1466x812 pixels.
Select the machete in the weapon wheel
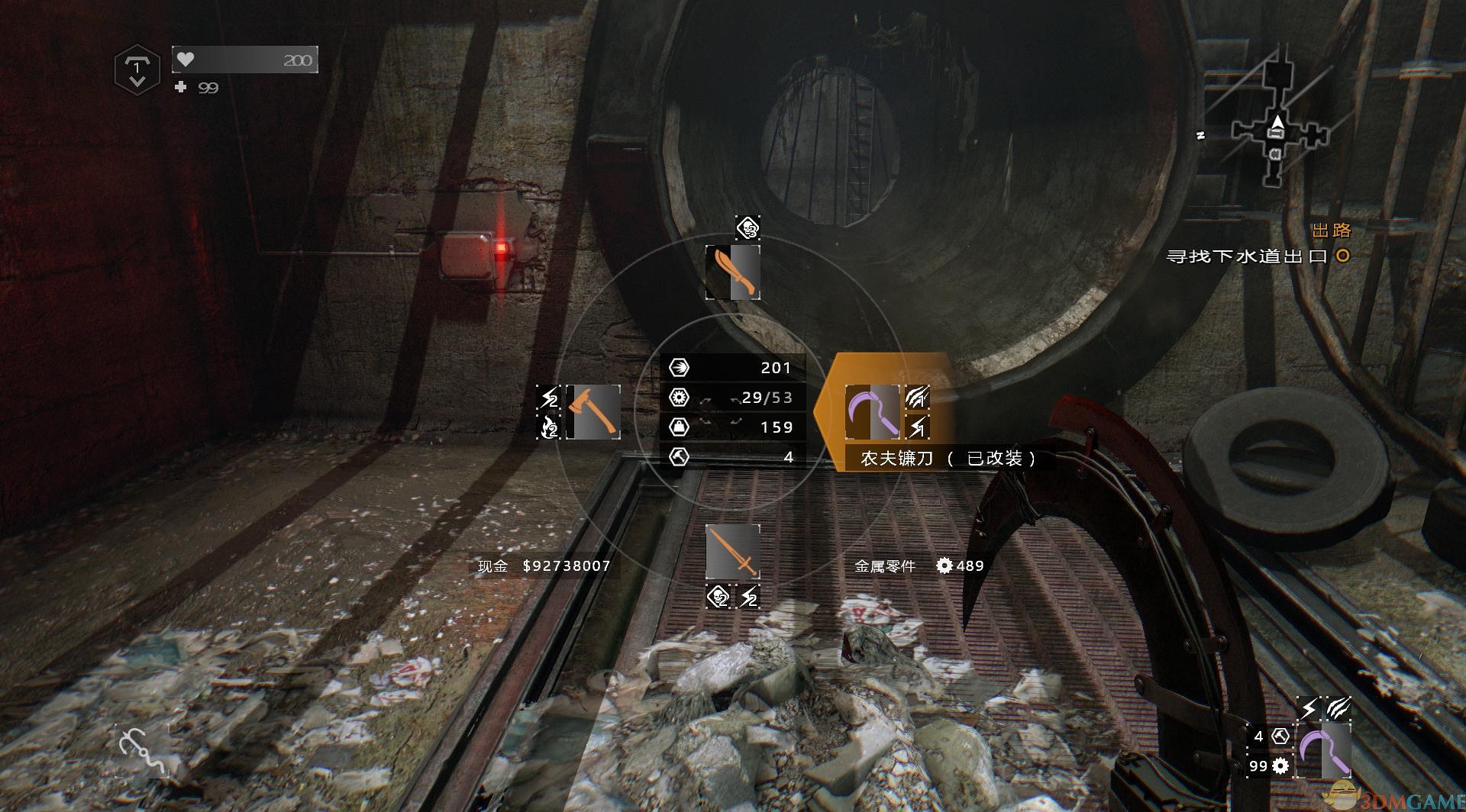coord(732,272)
